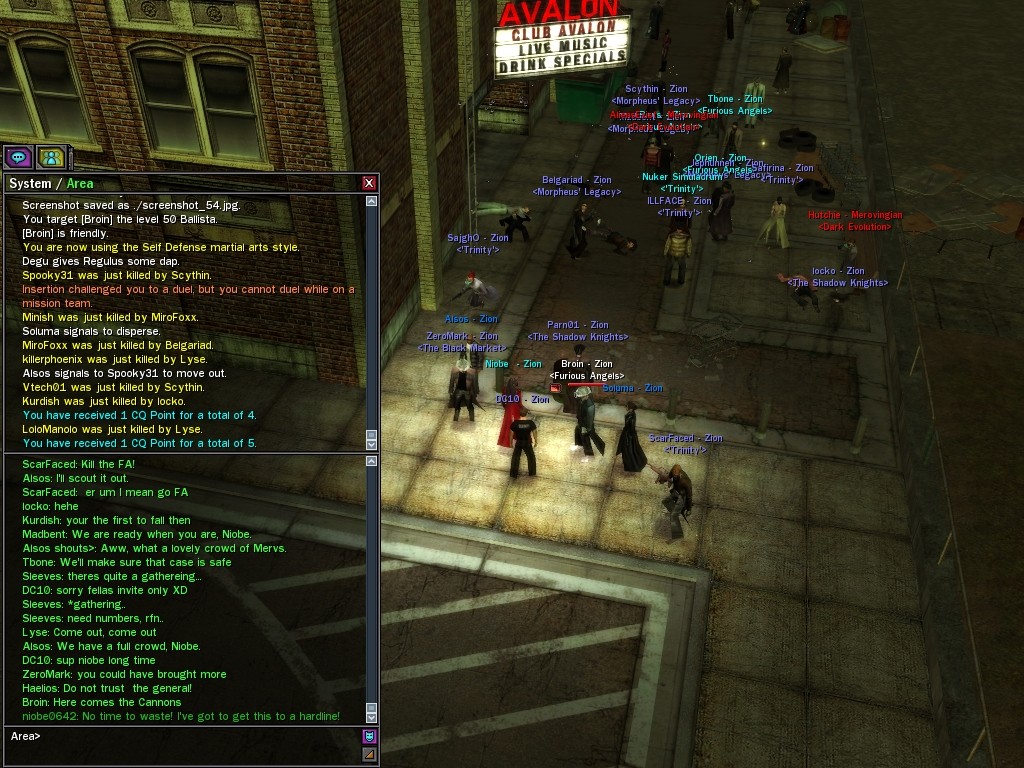
Task: Click the chat window resize corner icon
Action: point(369,755)
